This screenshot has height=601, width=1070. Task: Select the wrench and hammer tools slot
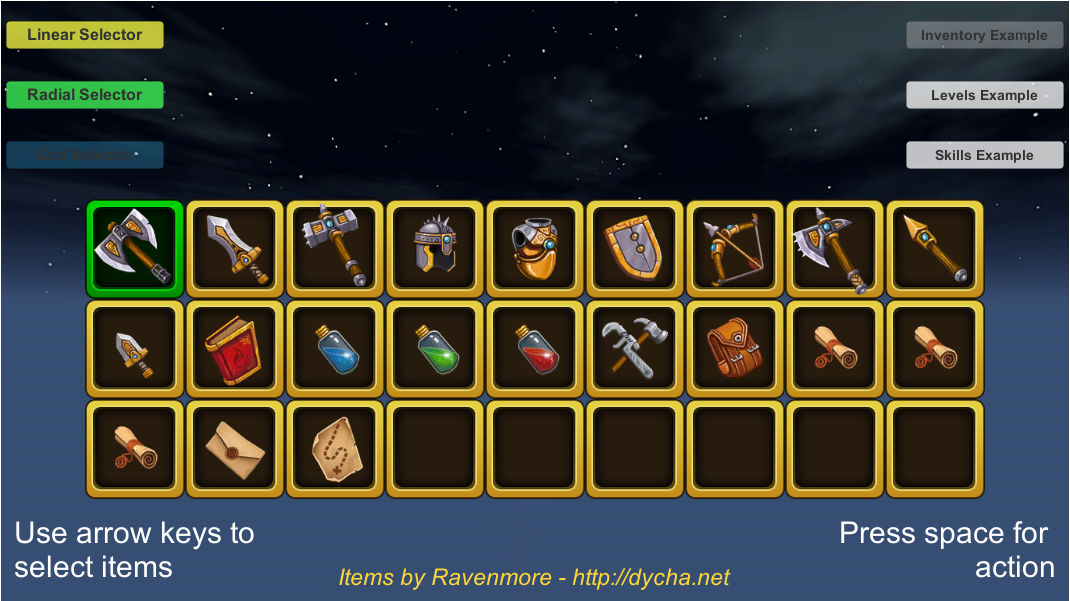(635, 349)
